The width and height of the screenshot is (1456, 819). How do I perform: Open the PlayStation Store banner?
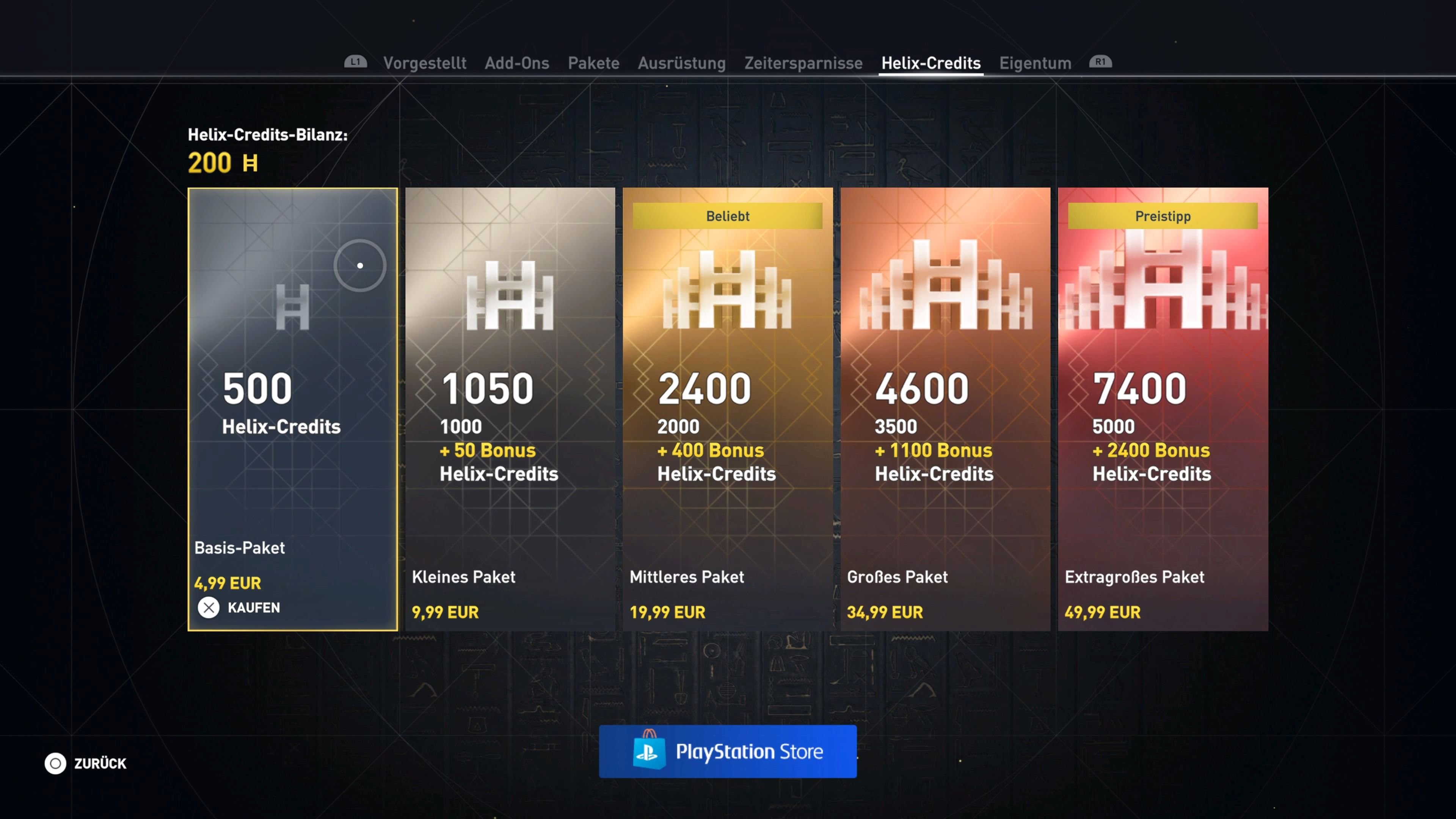(728, 751)
